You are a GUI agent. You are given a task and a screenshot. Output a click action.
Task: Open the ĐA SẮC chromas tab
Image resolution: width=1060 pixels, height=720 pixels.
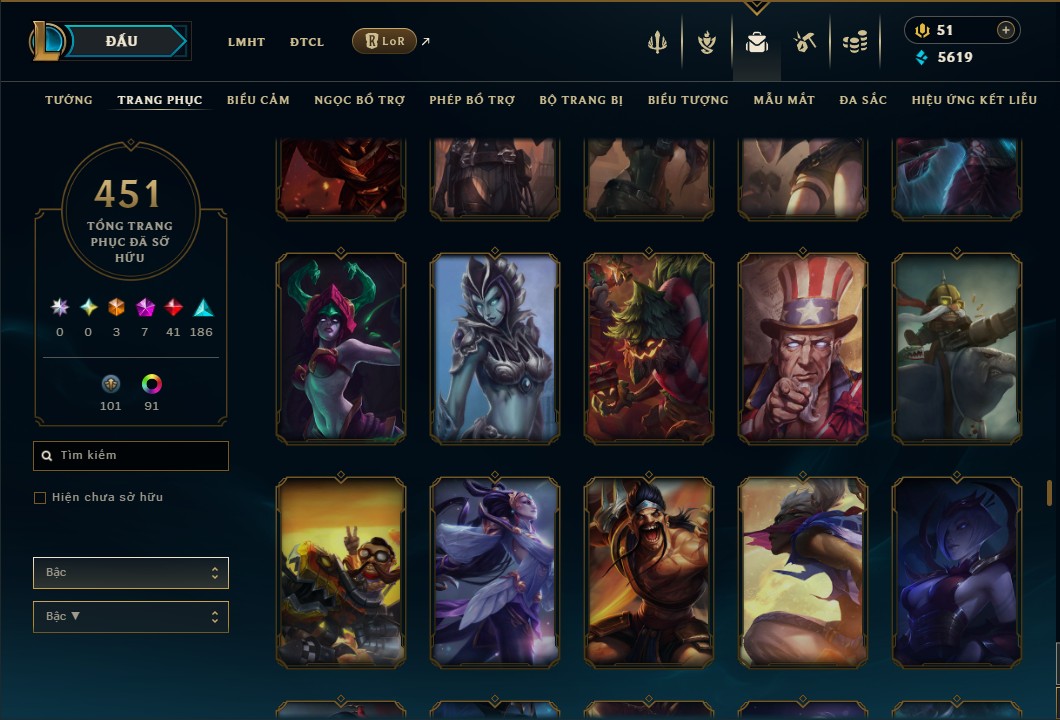coord(863,100)
